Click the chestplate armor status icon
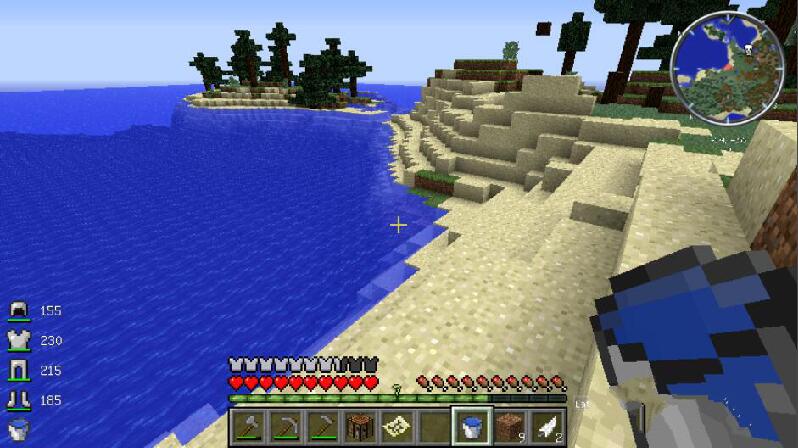The height and width of the screenshot is (448, 798). click(x=19, y=341)
